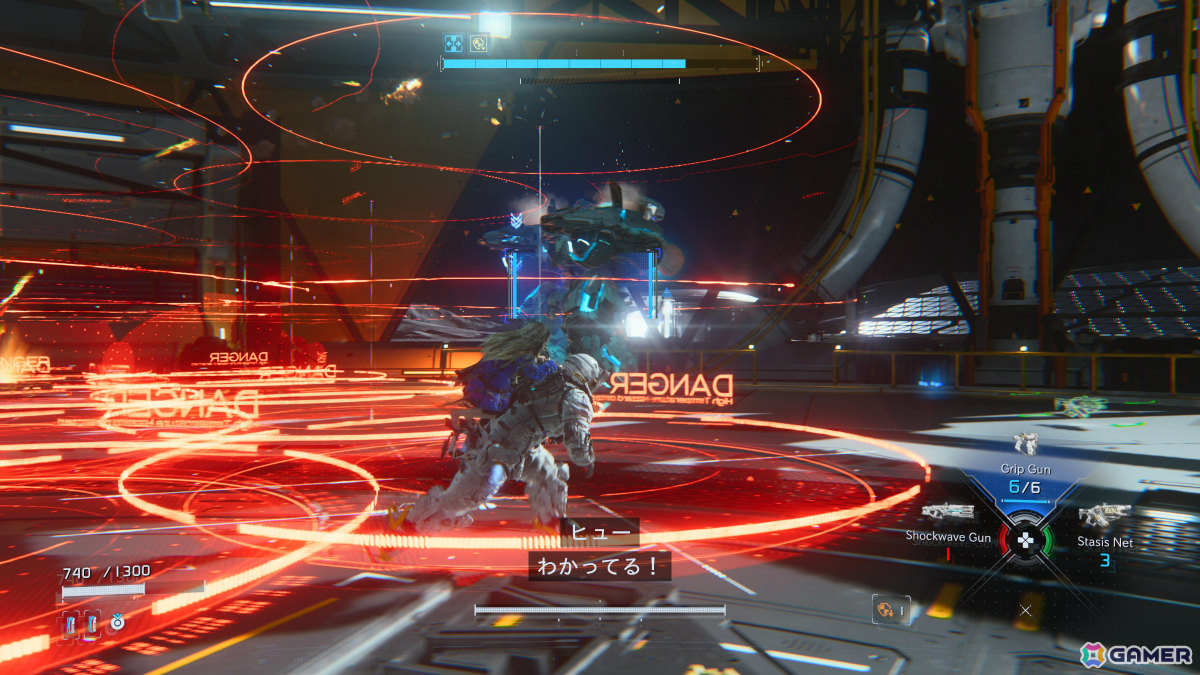Click the shield item slot beside weapon wheel
The image size is (1200, 675).
890,609
